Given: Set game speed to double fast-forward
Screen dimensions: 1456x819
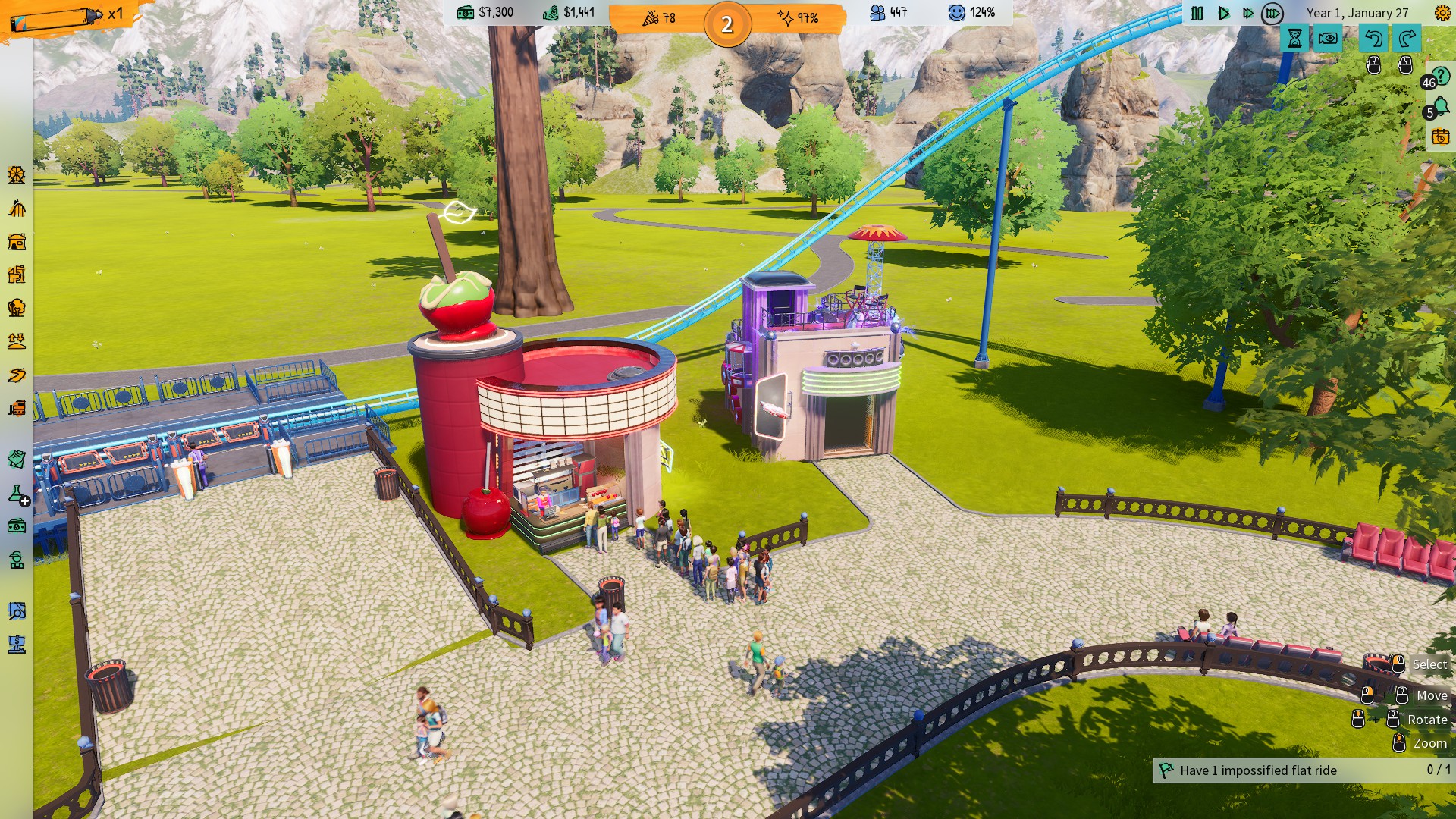Looking at the screenshot, I should (1247, 14).
